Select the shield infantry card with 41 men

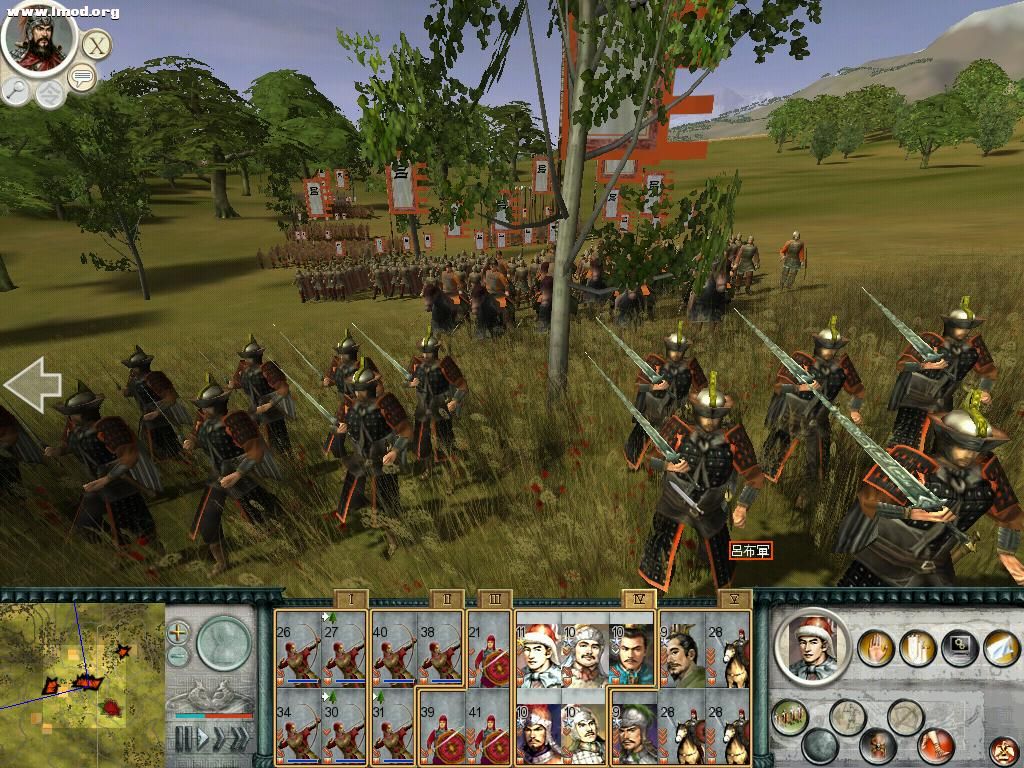490,728
